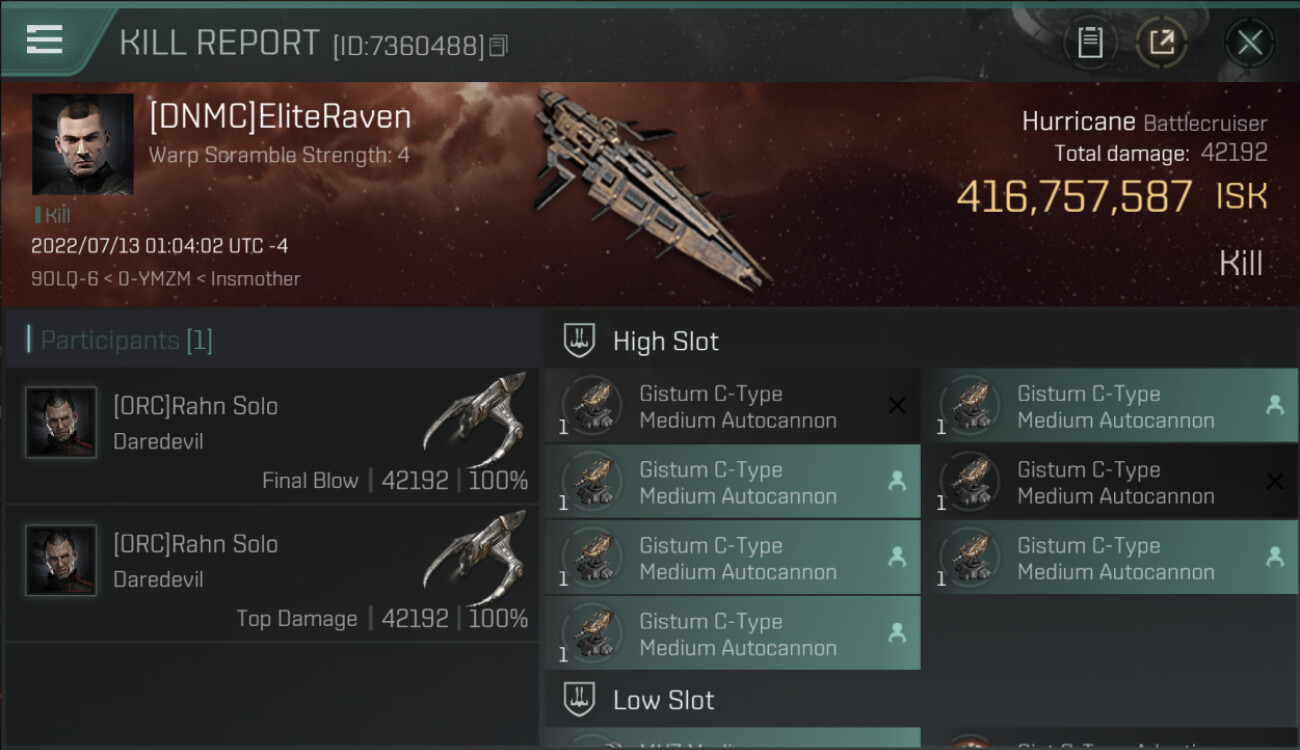This screenshot has height=750, width=1300.
Task: Open the 9OLQ-6 system location
Action: point(64,279)
